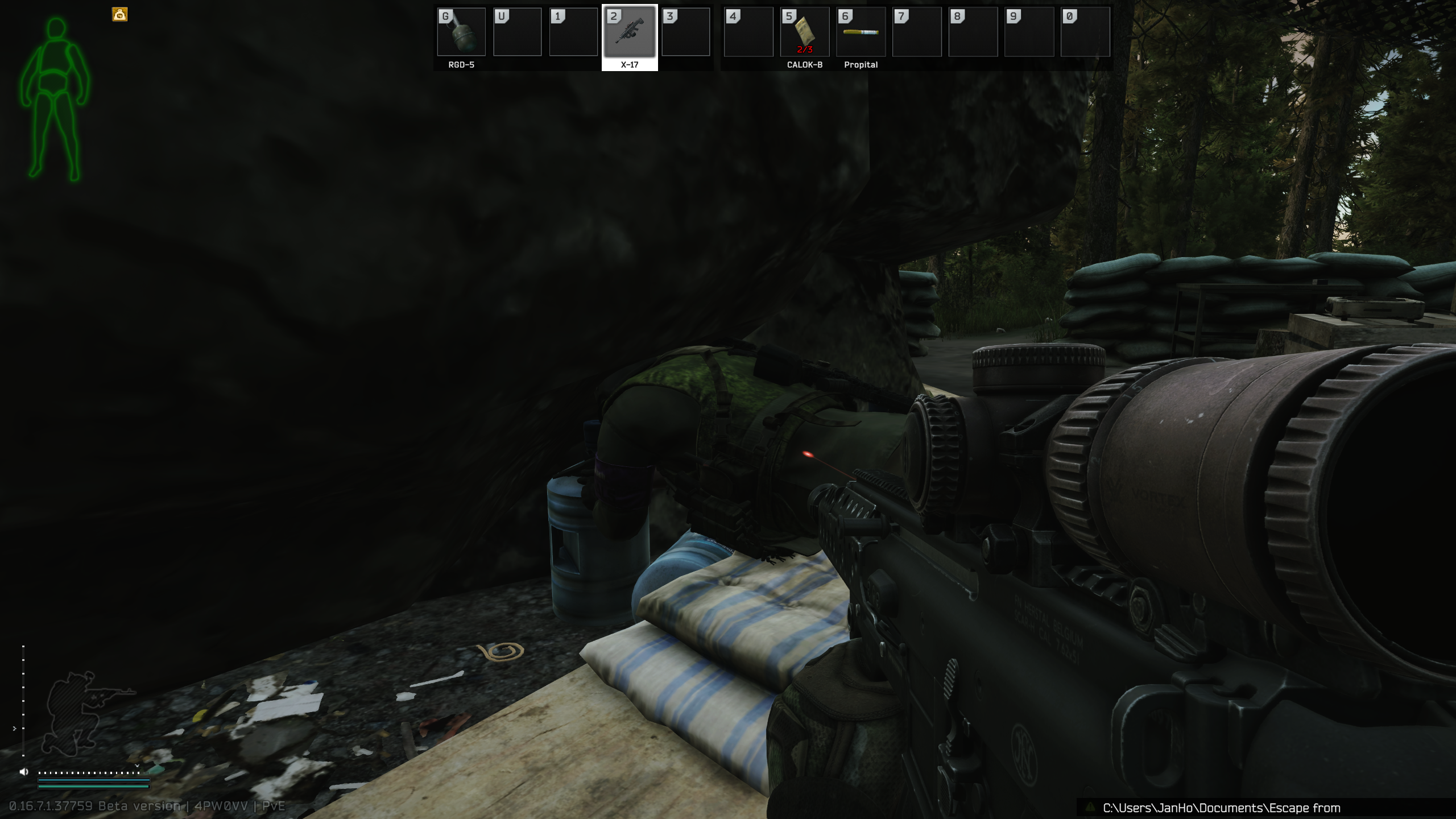
Task: Choose the X-17 weapon slot
Action: point(630,32)
